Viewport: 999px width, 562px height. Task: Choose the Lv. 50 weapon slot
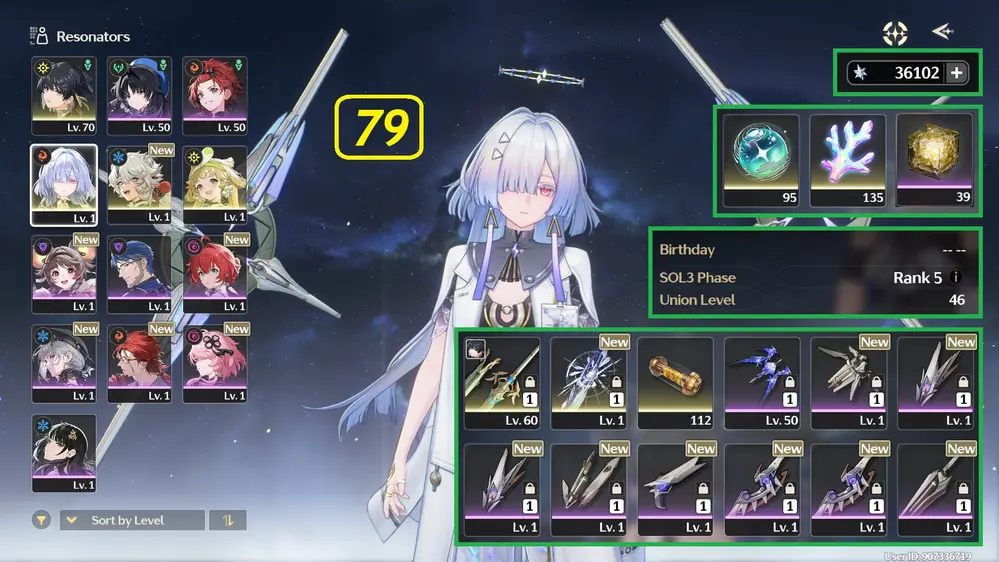point(762,383)
